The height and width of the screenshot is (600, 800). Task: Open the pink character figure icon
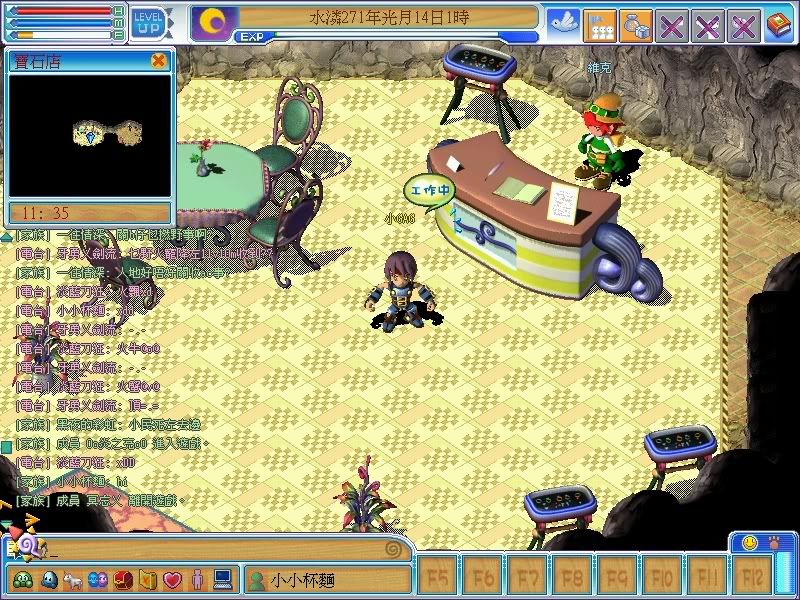[197, 579]
